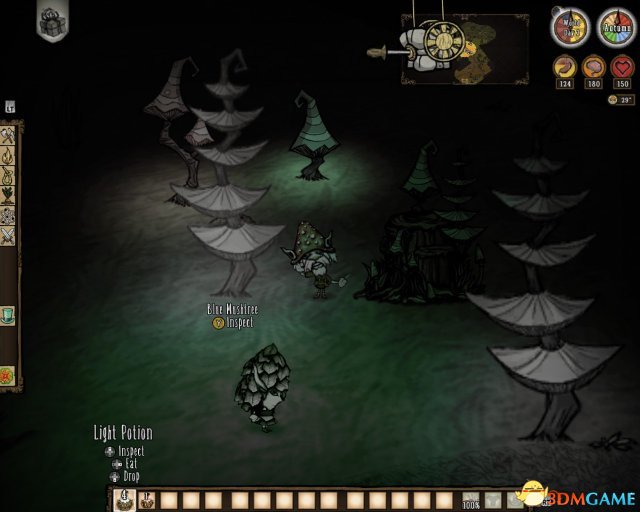Open the Dress tab with green top hat
This screenshot has width=640, height=512.
point(9,316)
